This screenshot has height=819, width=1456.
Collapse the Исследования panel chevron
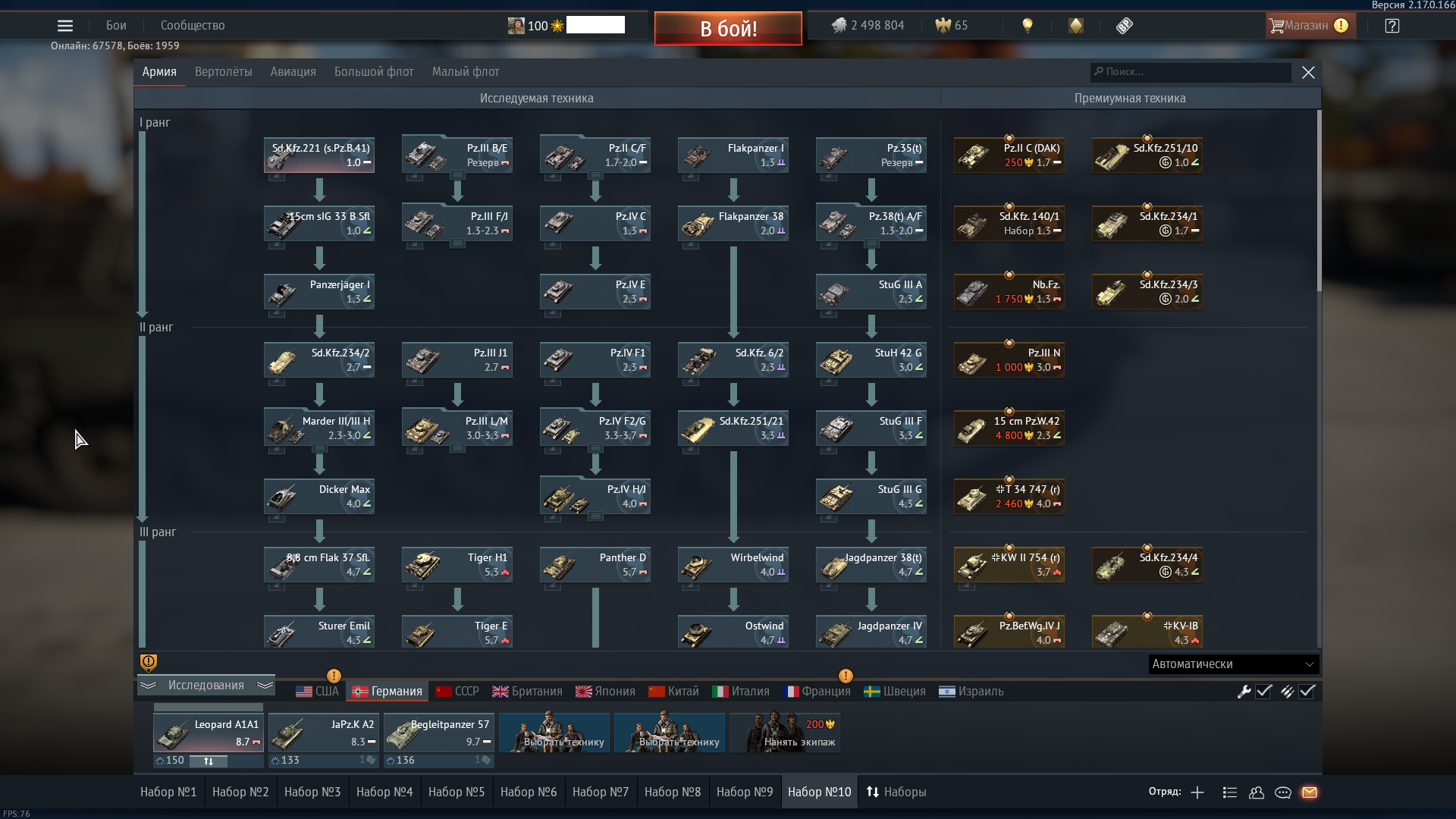148,685
